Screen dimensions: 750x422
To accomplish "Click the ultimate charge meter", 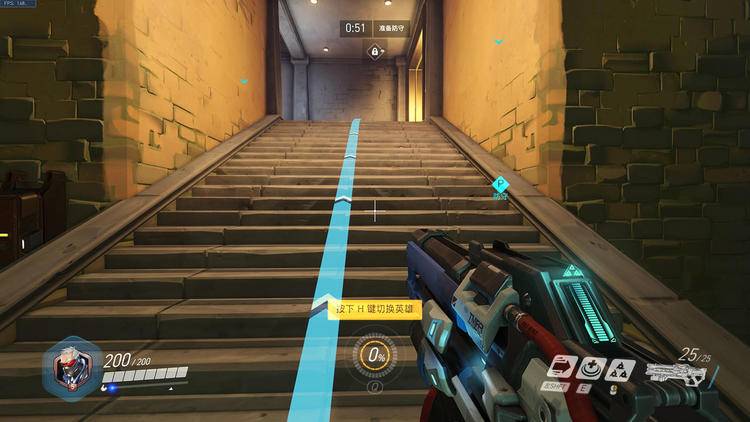I will pyautogui.click(x=375, y=355).
